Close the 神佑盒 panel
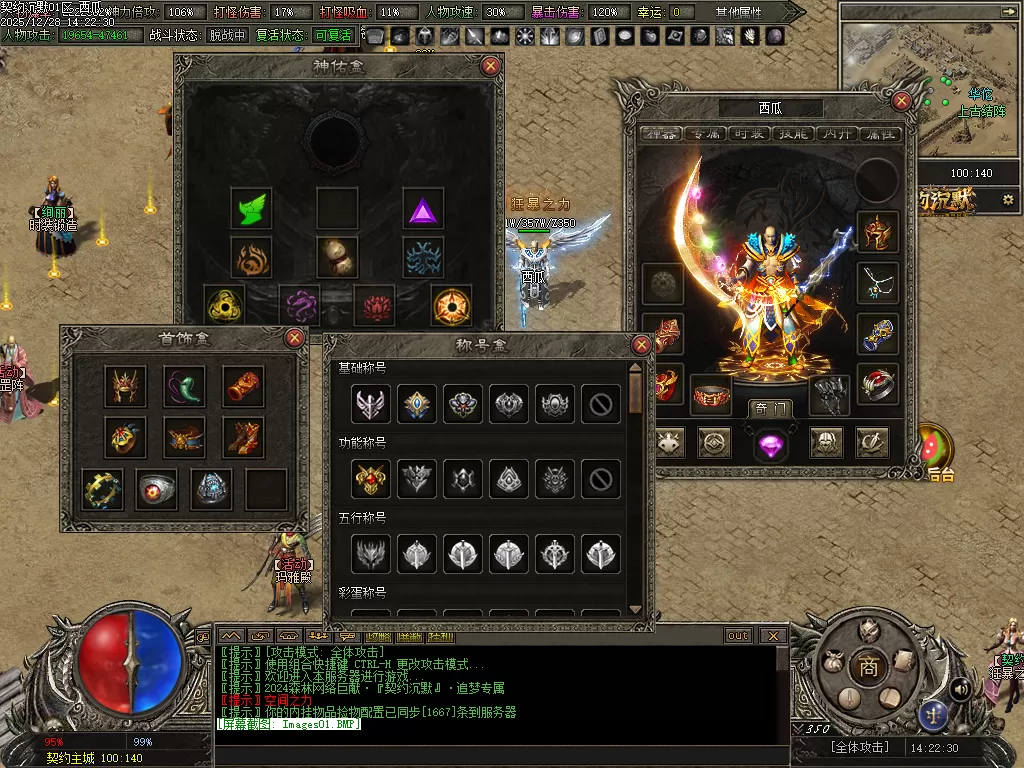The height and width of the screenshot is (768, 1024). pyautogui.click(x=490, y=66)
